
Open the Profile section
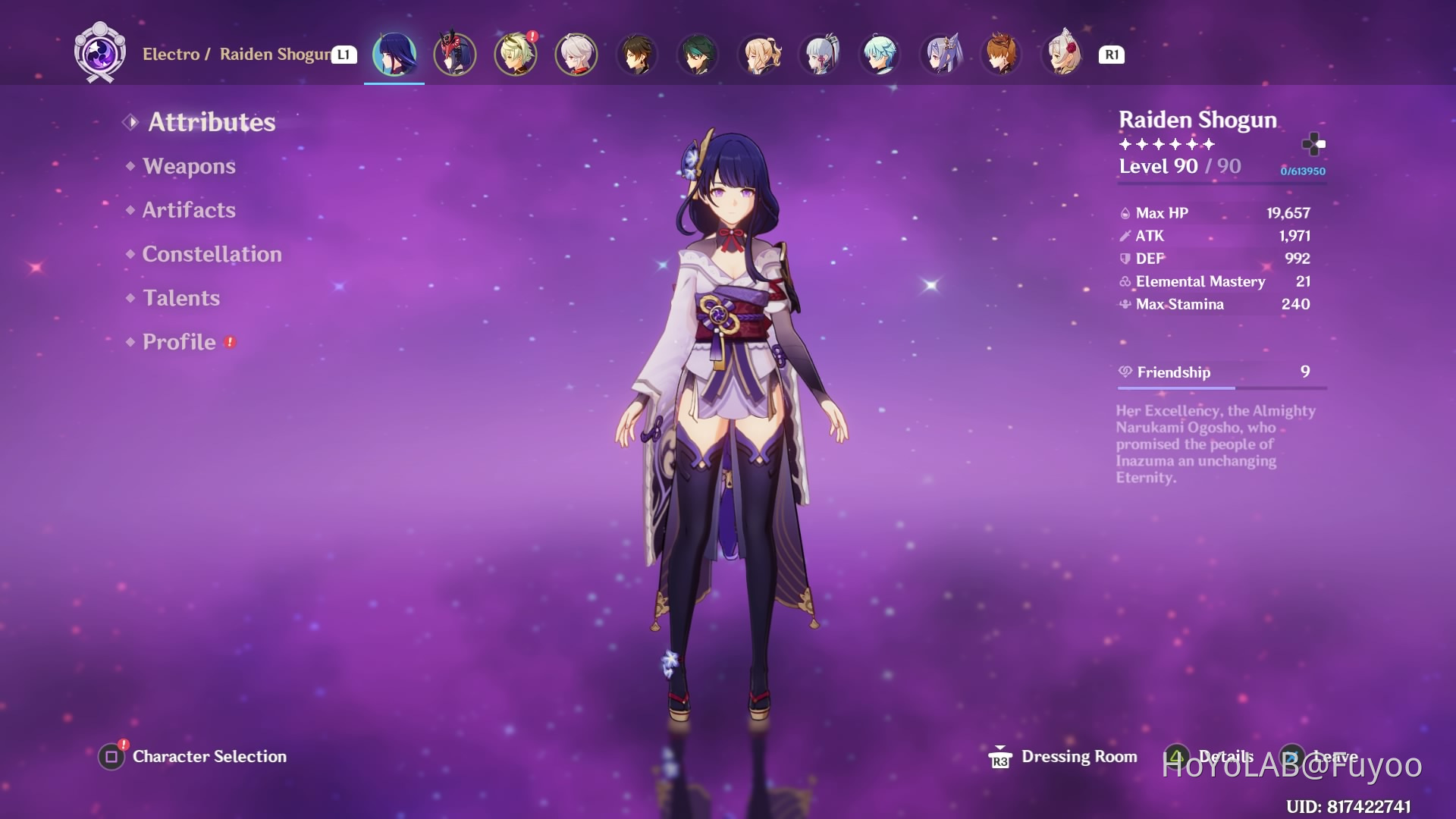click(x=179, y=342)
